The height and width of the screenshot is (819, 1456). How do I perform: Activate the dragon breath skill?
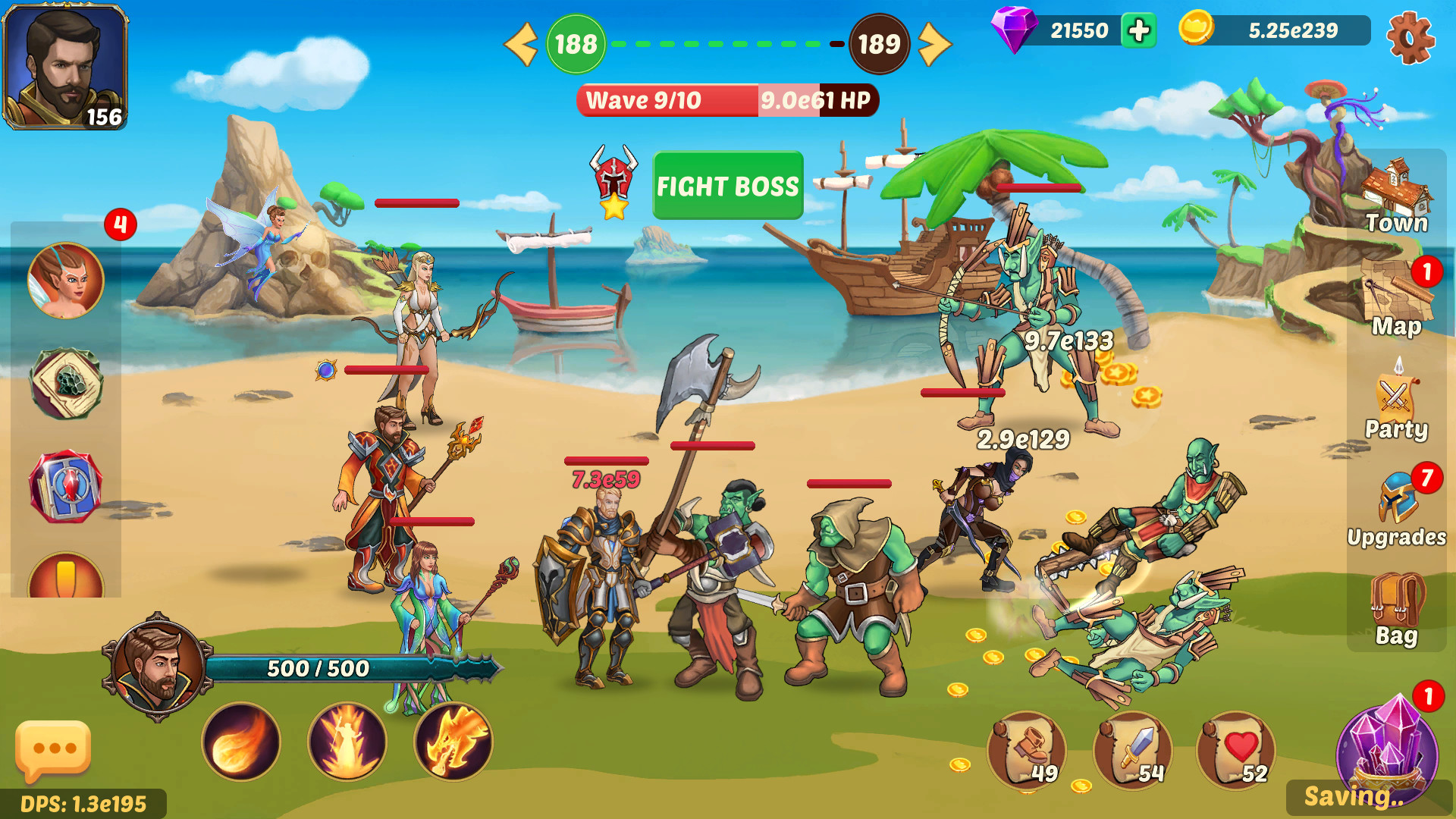coord(454,742)
